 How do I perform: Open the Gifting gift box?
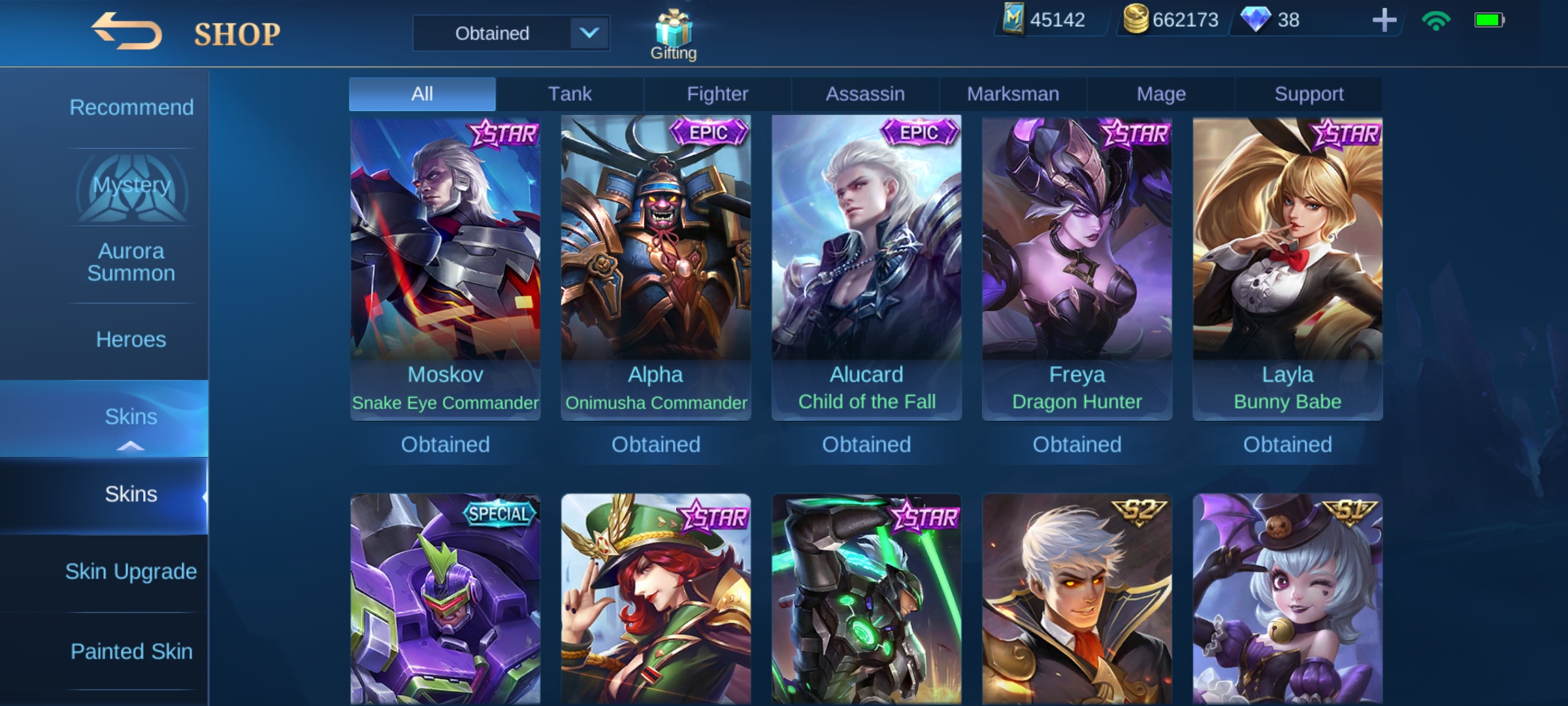click(673, 26)
